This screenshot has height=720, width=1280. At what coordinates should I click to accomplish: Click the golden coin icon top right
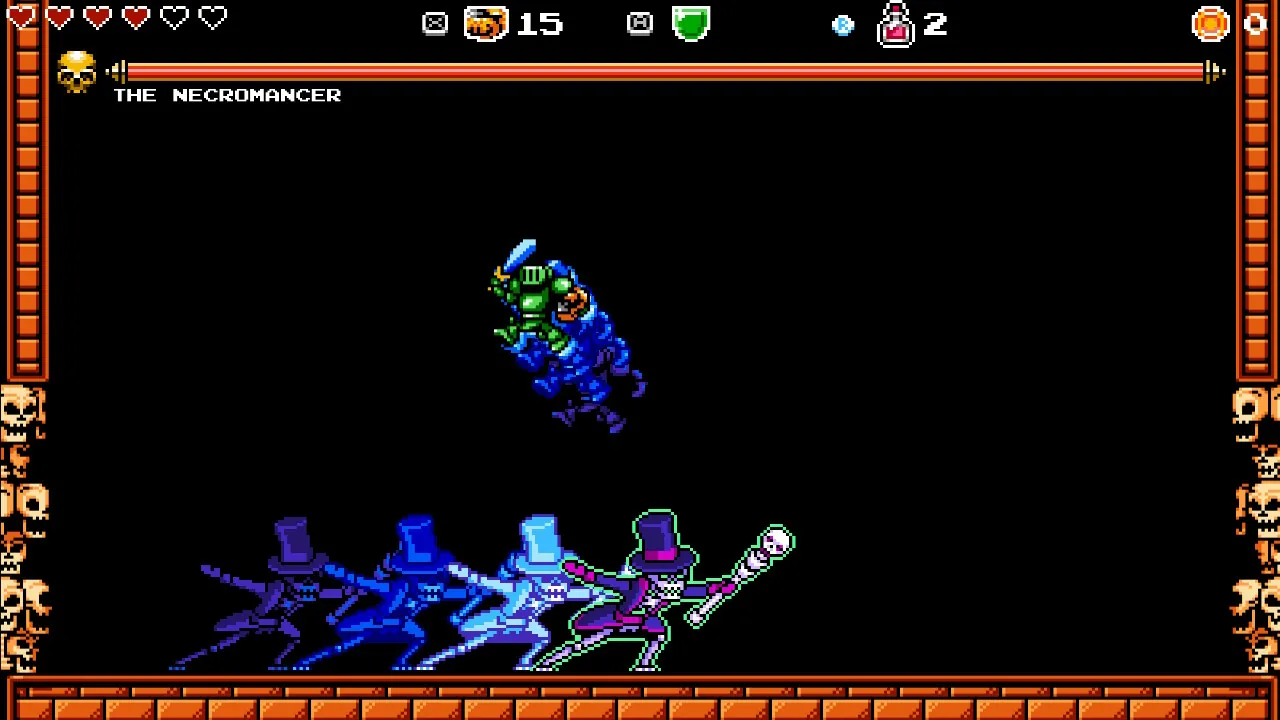click(1210, 23)
